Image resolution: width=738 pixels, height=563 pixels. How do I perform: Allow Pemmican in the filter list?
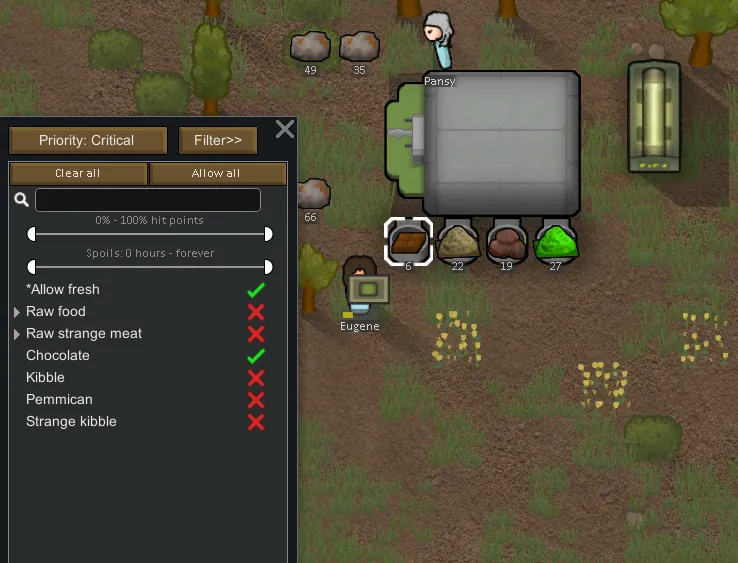click(256, 400)
